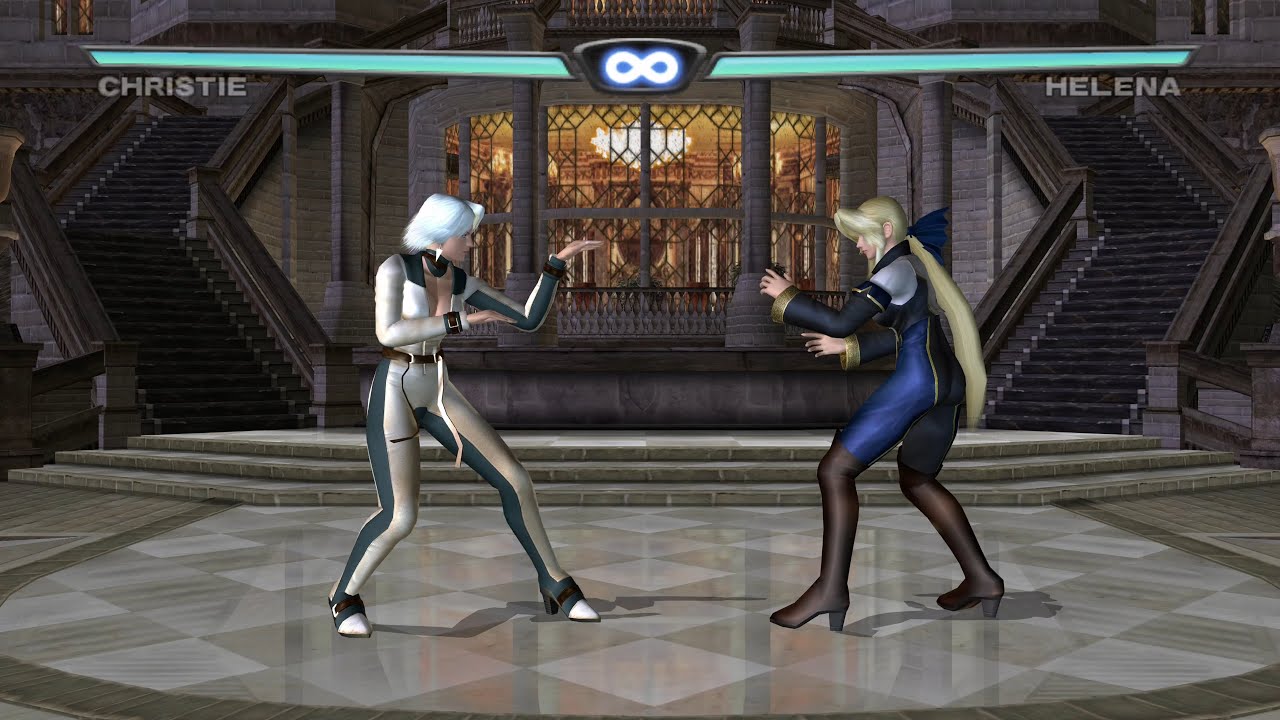
Task: Click Helena's blue hair ribbon
Action: [x=928, y=232]
